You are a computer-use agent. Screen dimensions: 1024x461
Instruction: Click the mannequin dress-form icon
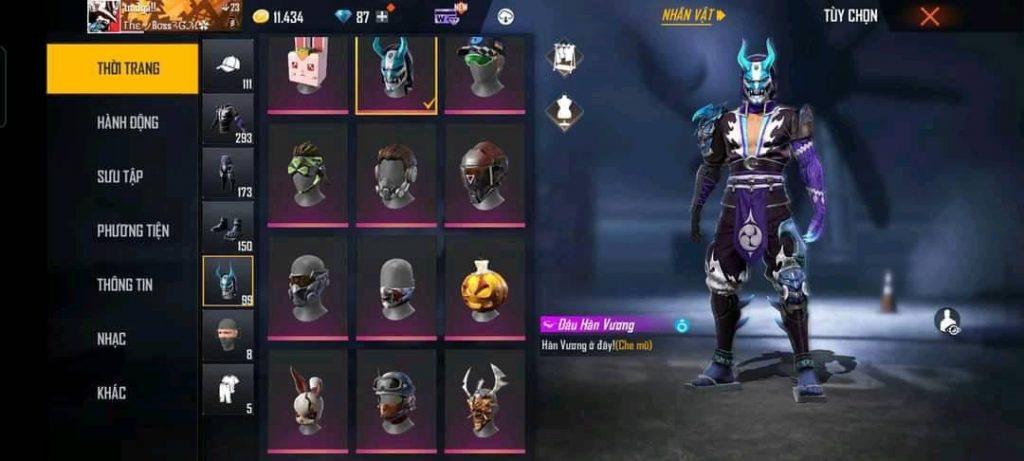point(564,112)
